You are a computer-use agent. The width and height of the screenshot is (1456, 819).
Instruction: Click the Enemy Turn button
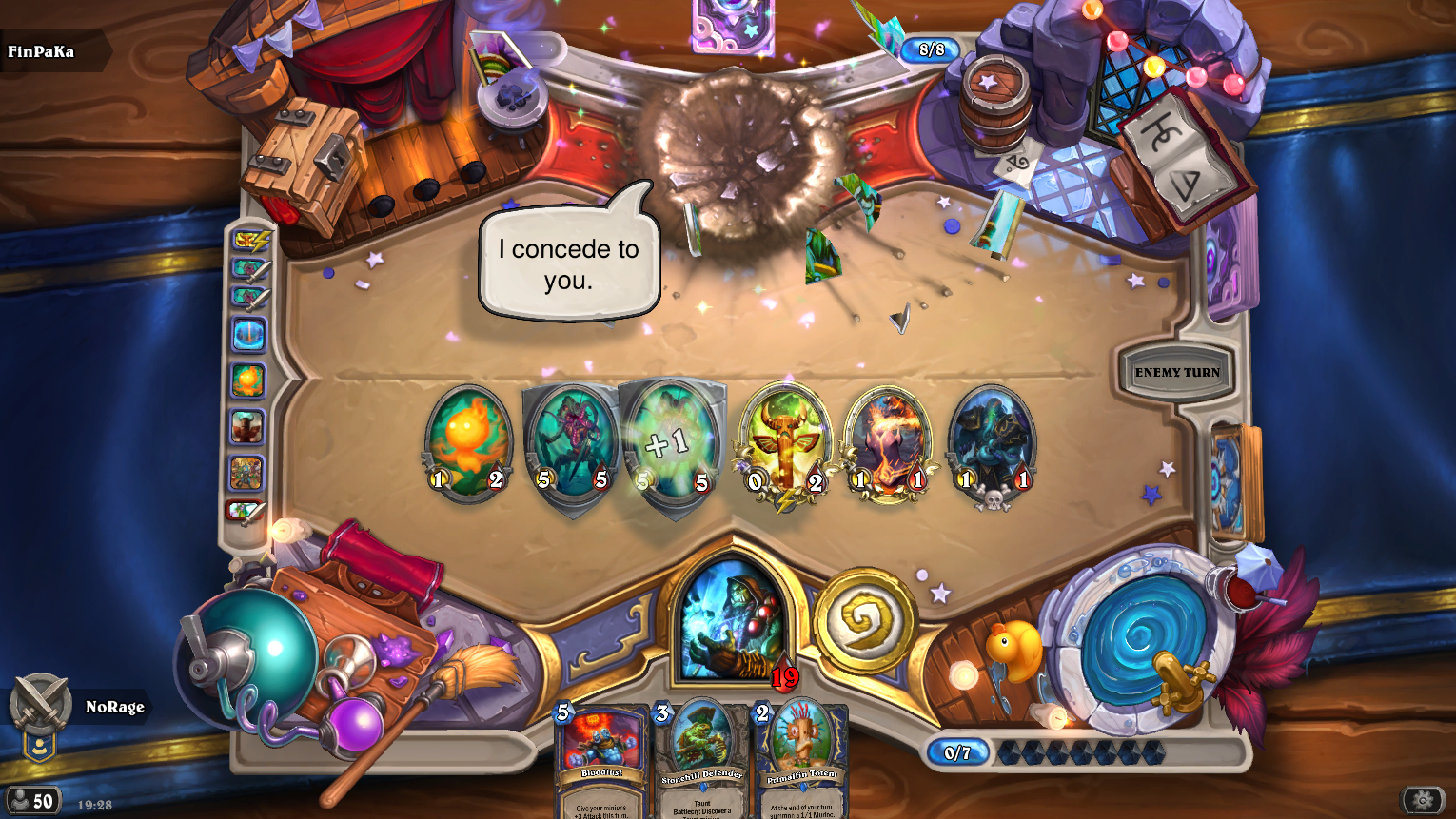(1177, 372)
